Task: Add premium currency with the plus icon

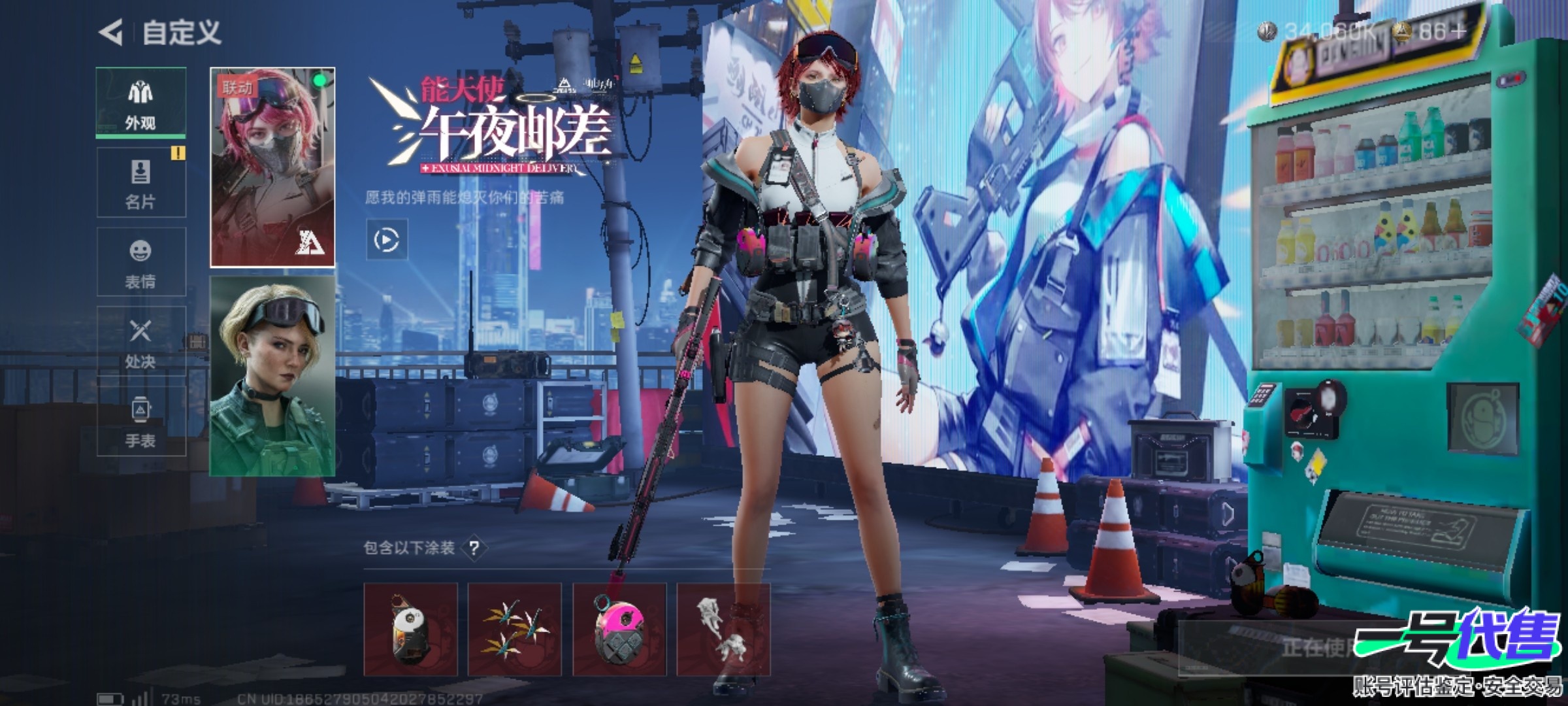Action: pos(1457,31)
